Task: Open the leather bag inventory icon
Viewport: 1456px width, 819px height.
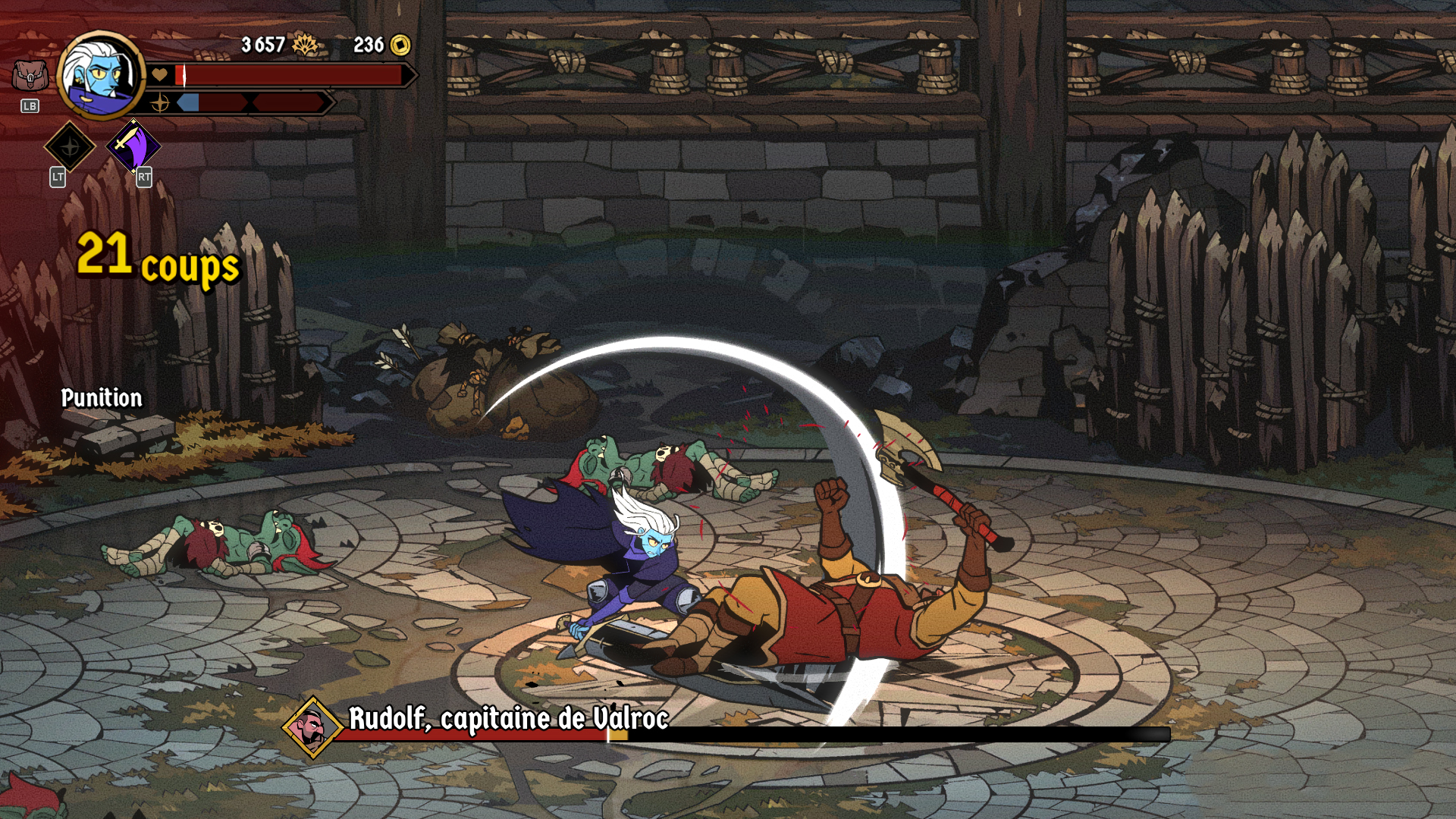Action: pyautogui.click(x=30, y=76)
